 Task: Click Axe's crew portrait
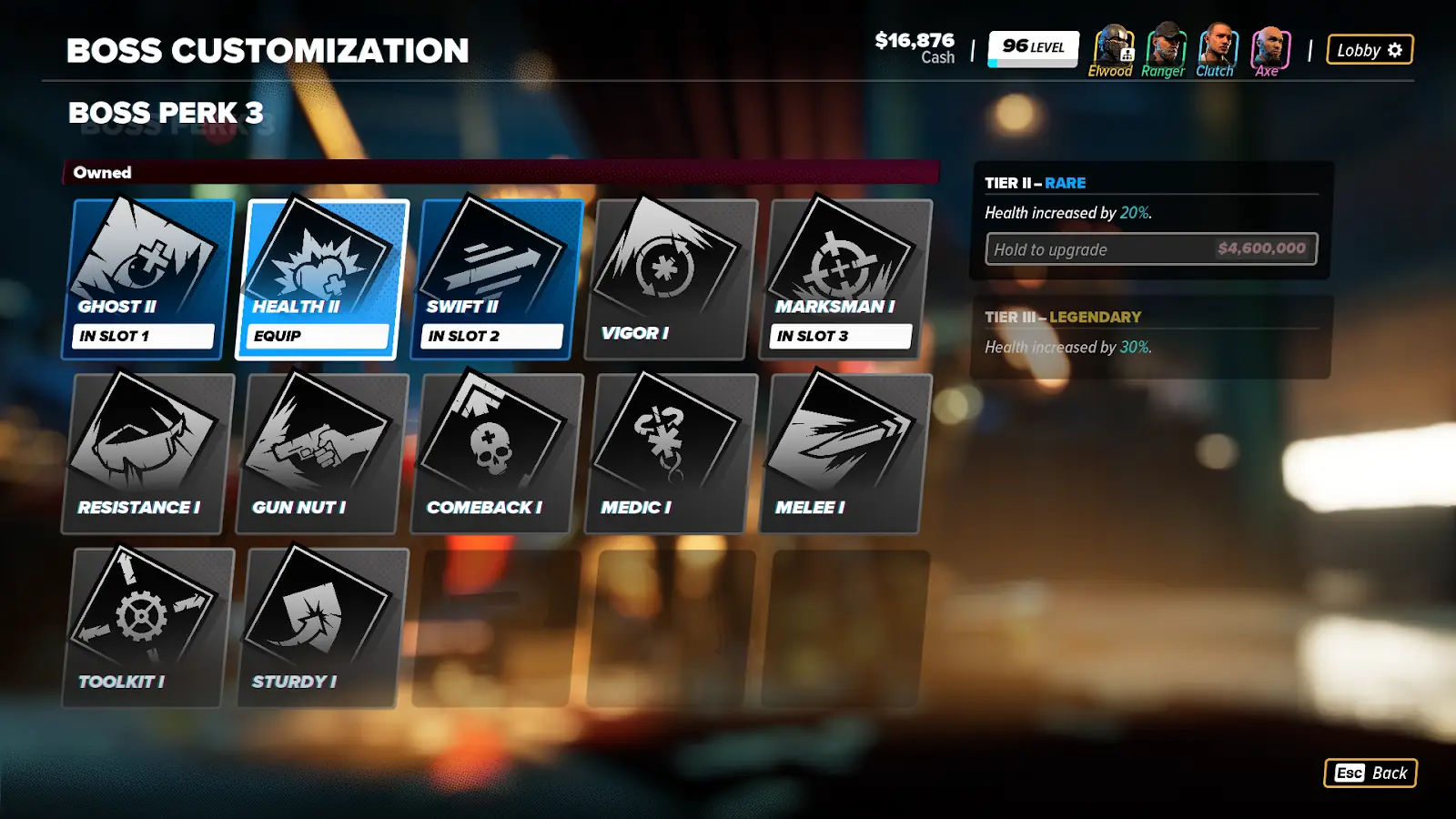point(1269,47)
